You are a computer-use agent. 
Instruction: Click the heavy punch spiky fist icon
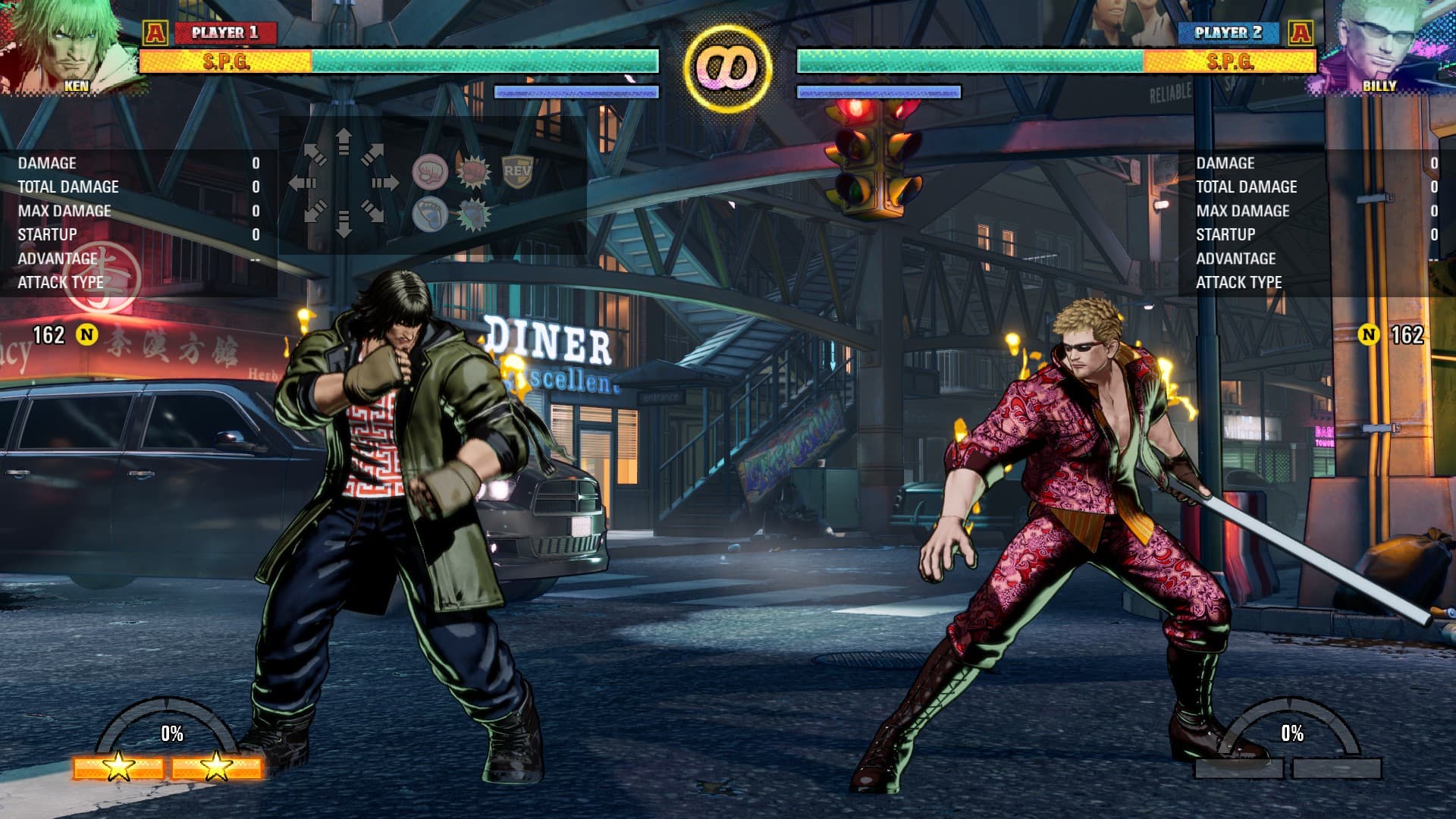click(473, 171)
